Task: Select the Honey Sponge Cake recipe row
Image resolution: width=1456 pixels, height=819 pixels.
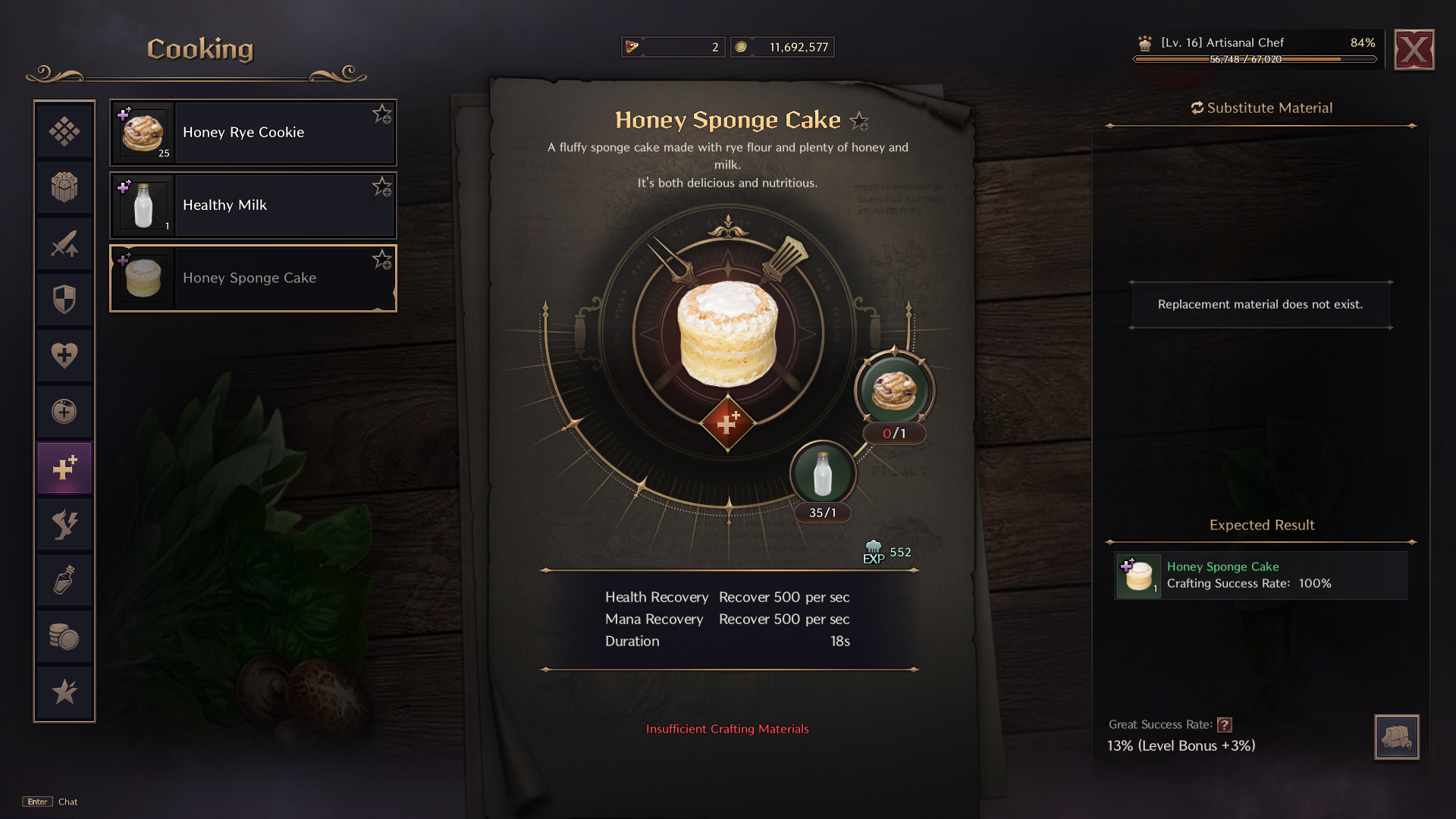Action: click(x=253, y=278)
